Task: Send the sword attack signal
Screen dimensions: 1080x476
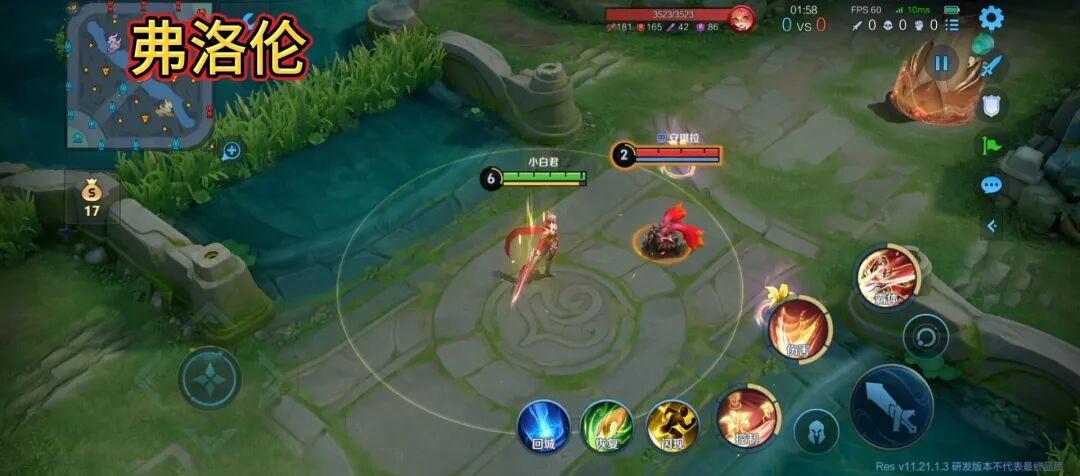Action: click(x=991, y=67)
